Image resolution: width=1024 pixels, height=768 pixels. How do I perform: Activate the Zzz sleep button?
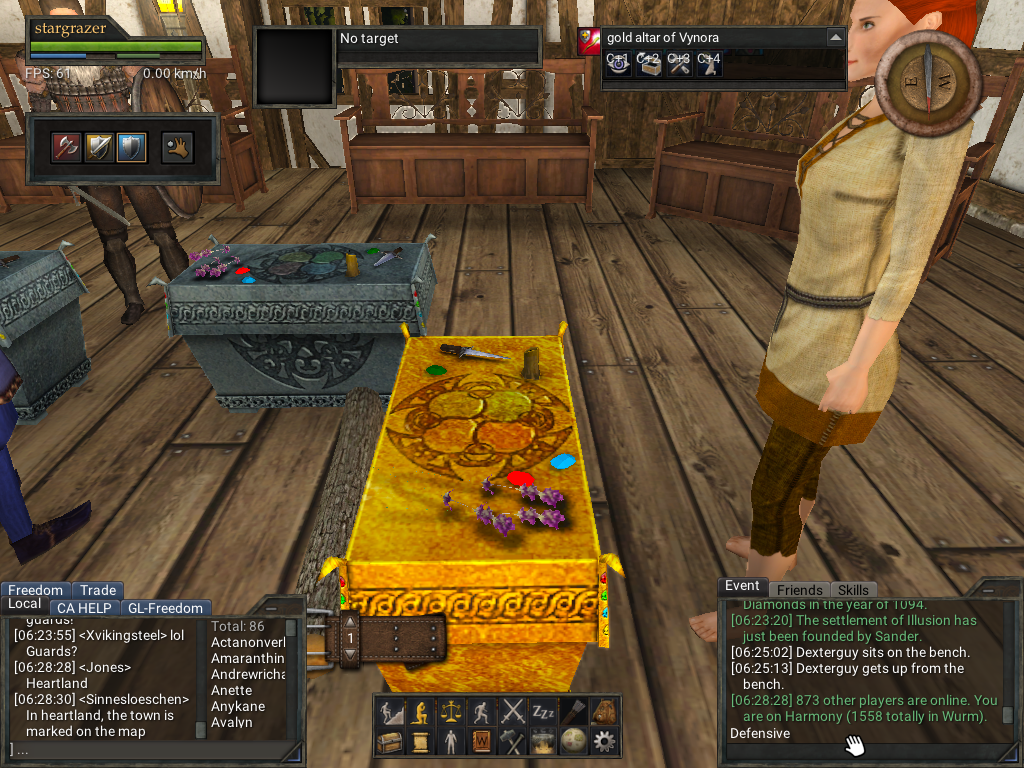point(543,712)
